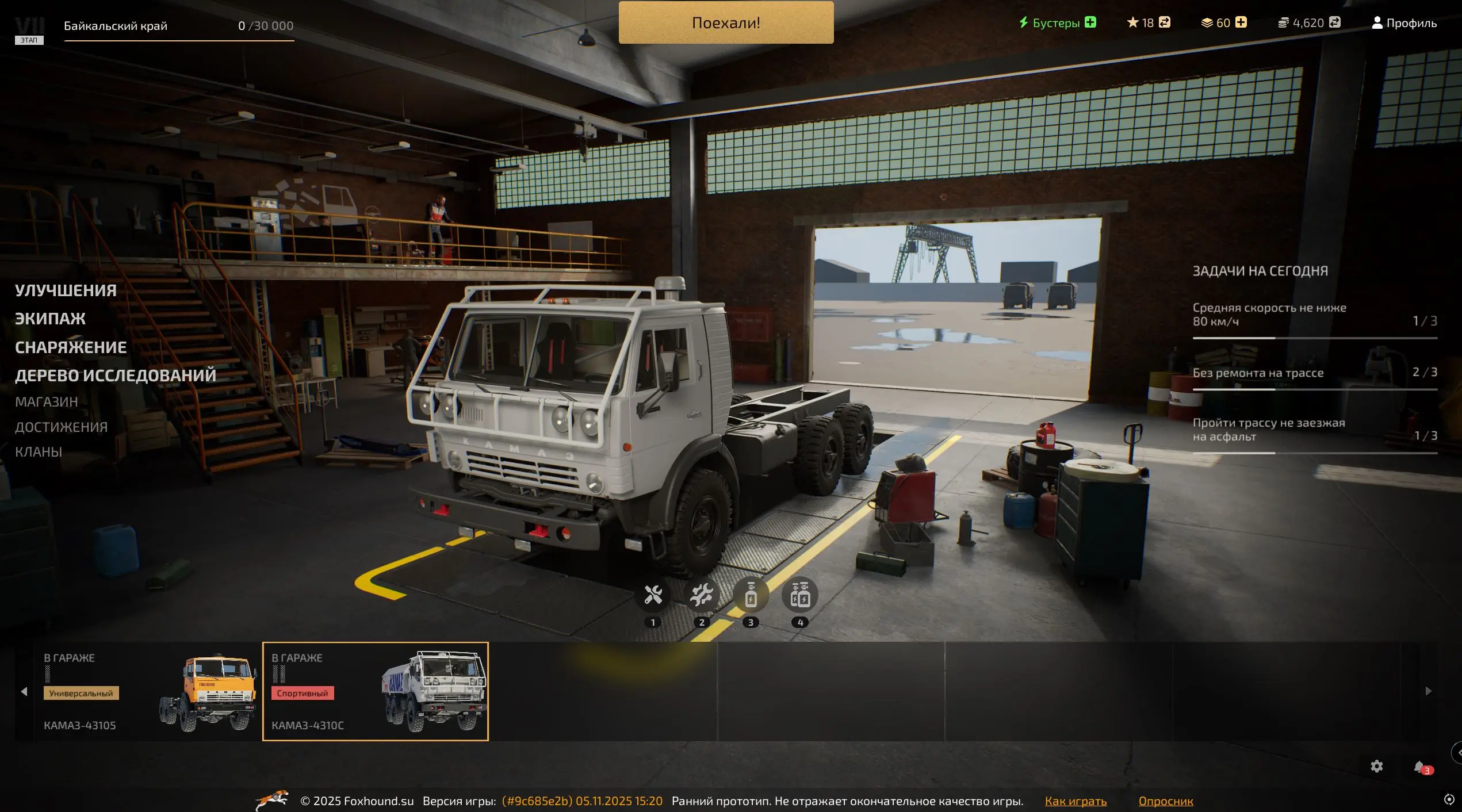1462x812 pixels.
Task: Show the Достижения list
Action: [61, 427]
